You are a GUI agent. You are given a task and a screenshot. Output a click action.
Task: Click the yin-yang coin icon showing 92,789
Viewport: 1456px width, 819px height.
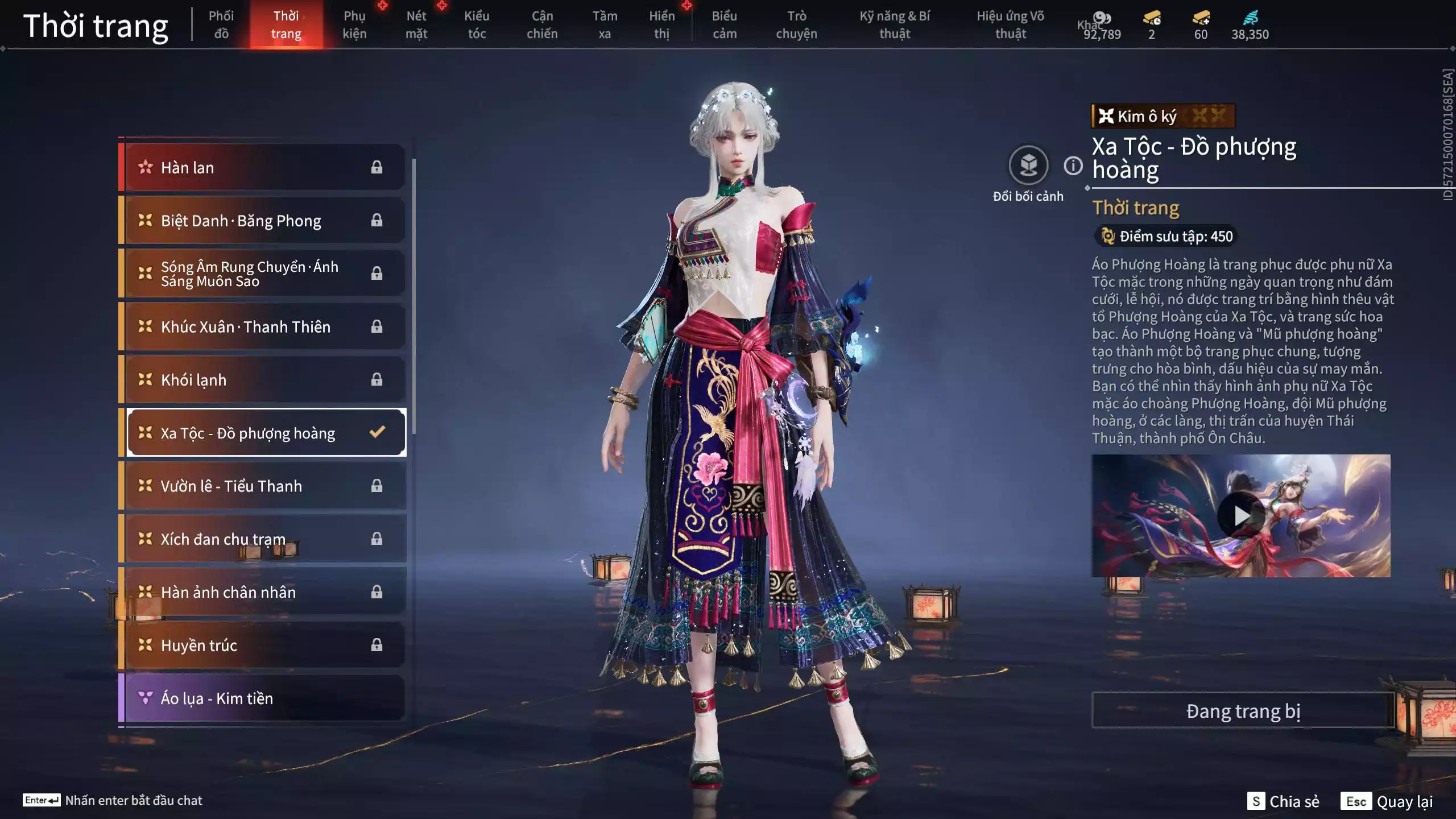[1102, 17]
